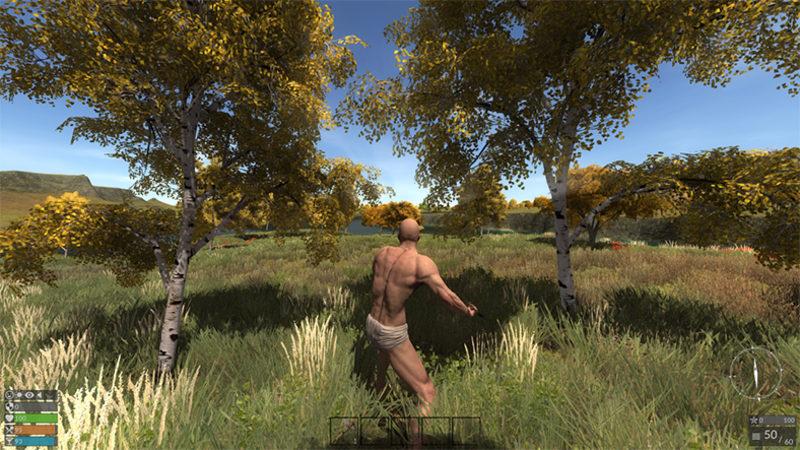This screenshot has height=450, width=800.
Task: Click the round character status icon
Action: coord(8,395)
